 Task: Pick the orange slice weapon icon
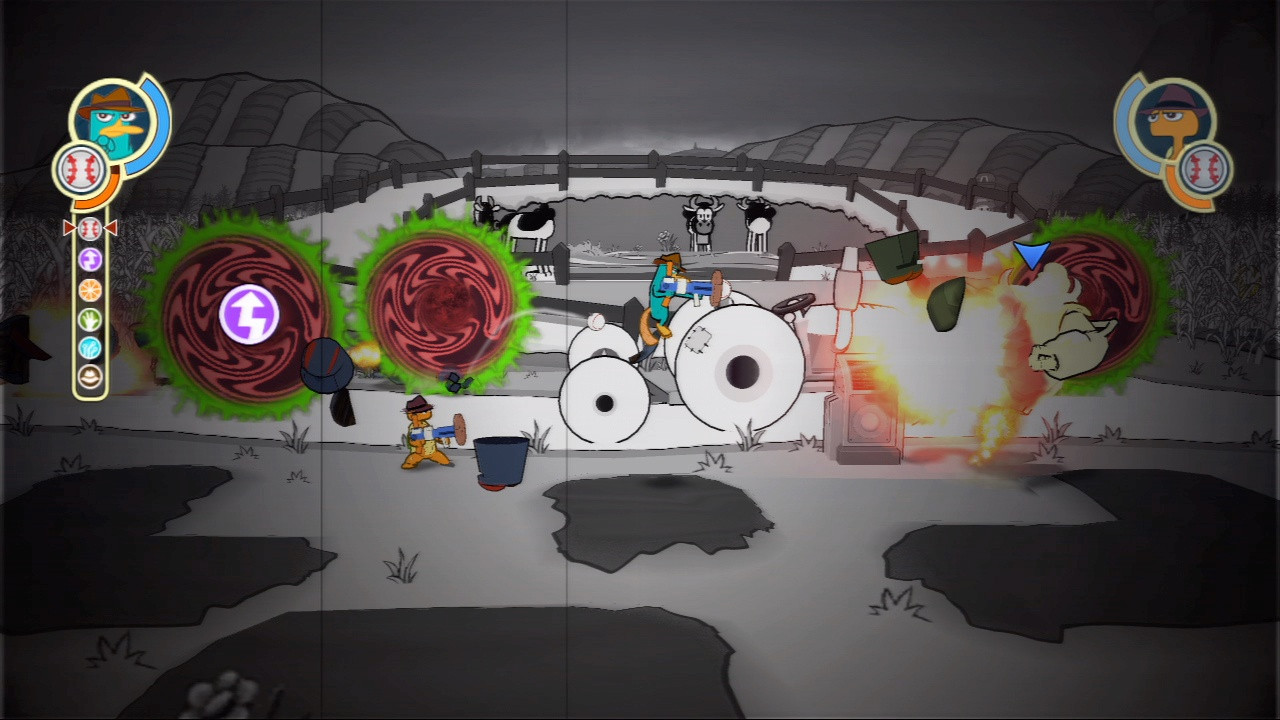tap(88, 289)
